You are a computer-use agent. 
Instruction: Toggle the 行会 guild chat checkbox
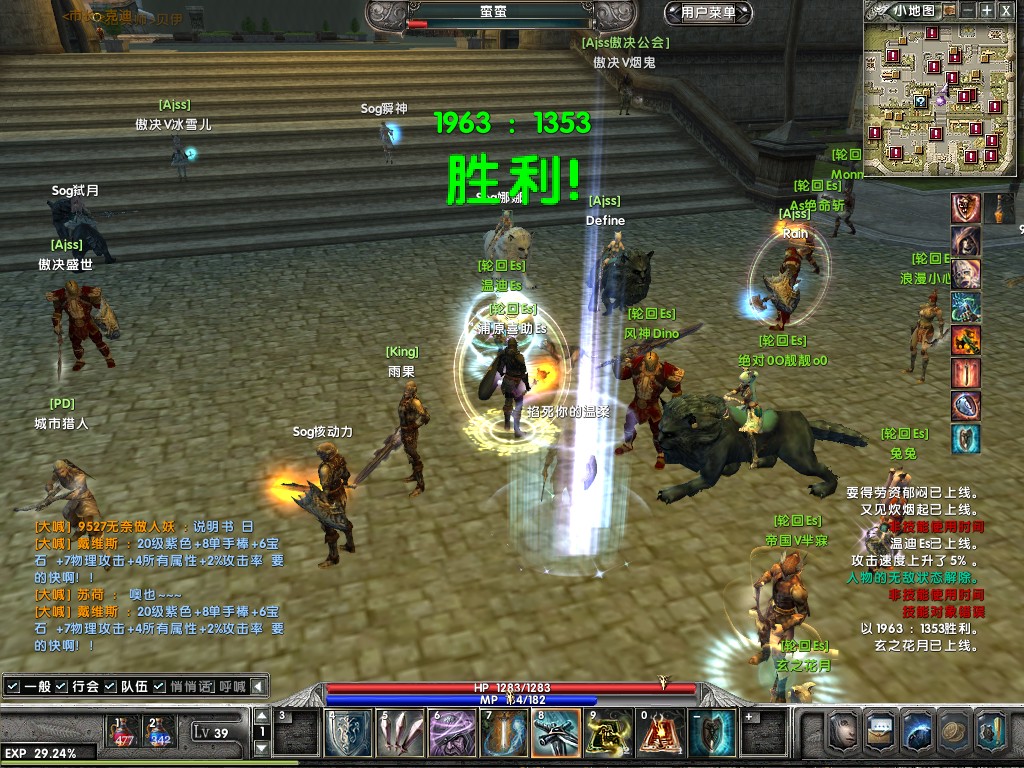pos(62,686)
